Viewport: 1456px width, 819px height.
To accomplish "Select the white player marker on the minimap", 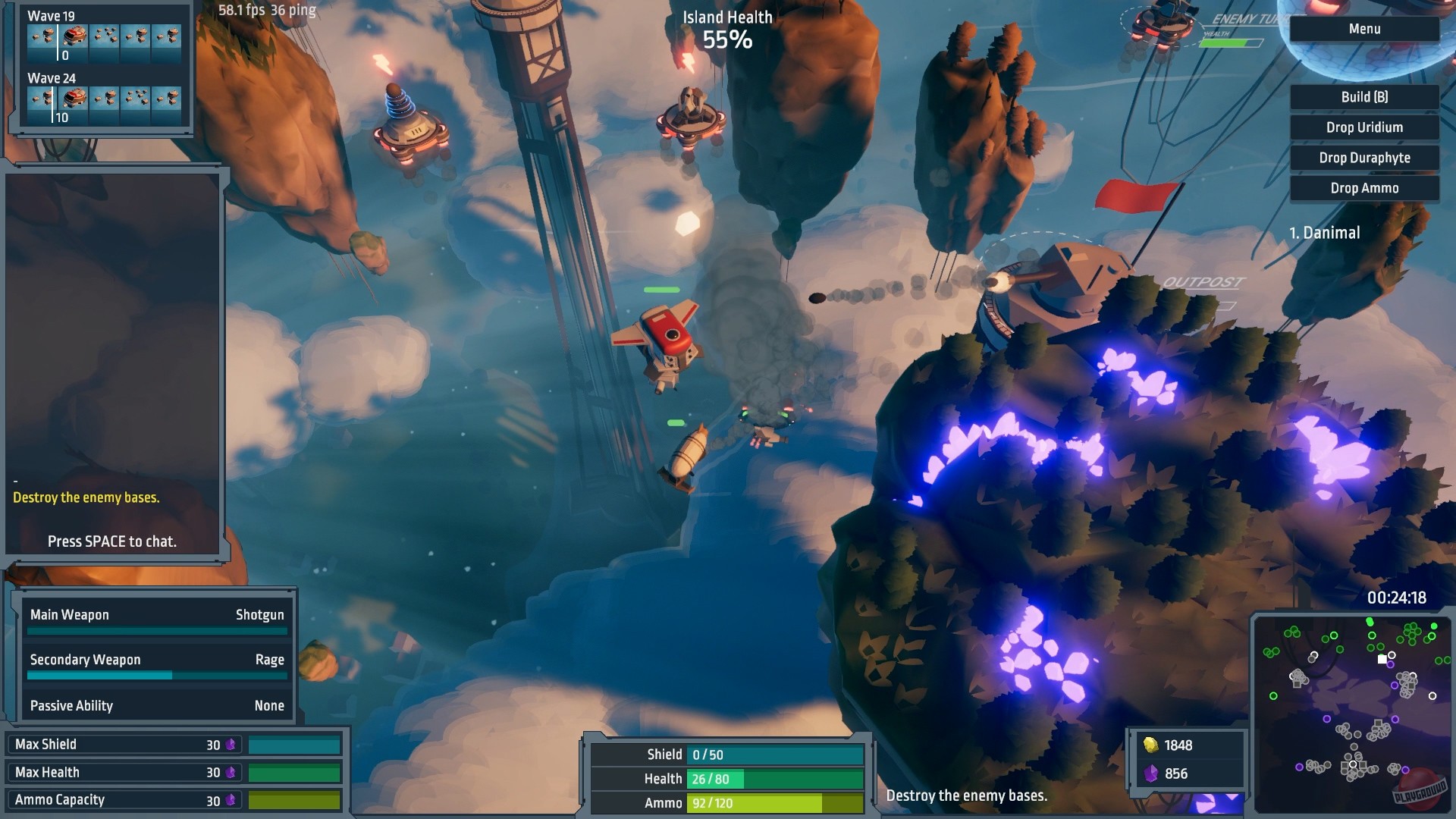I will point(1382,659).
